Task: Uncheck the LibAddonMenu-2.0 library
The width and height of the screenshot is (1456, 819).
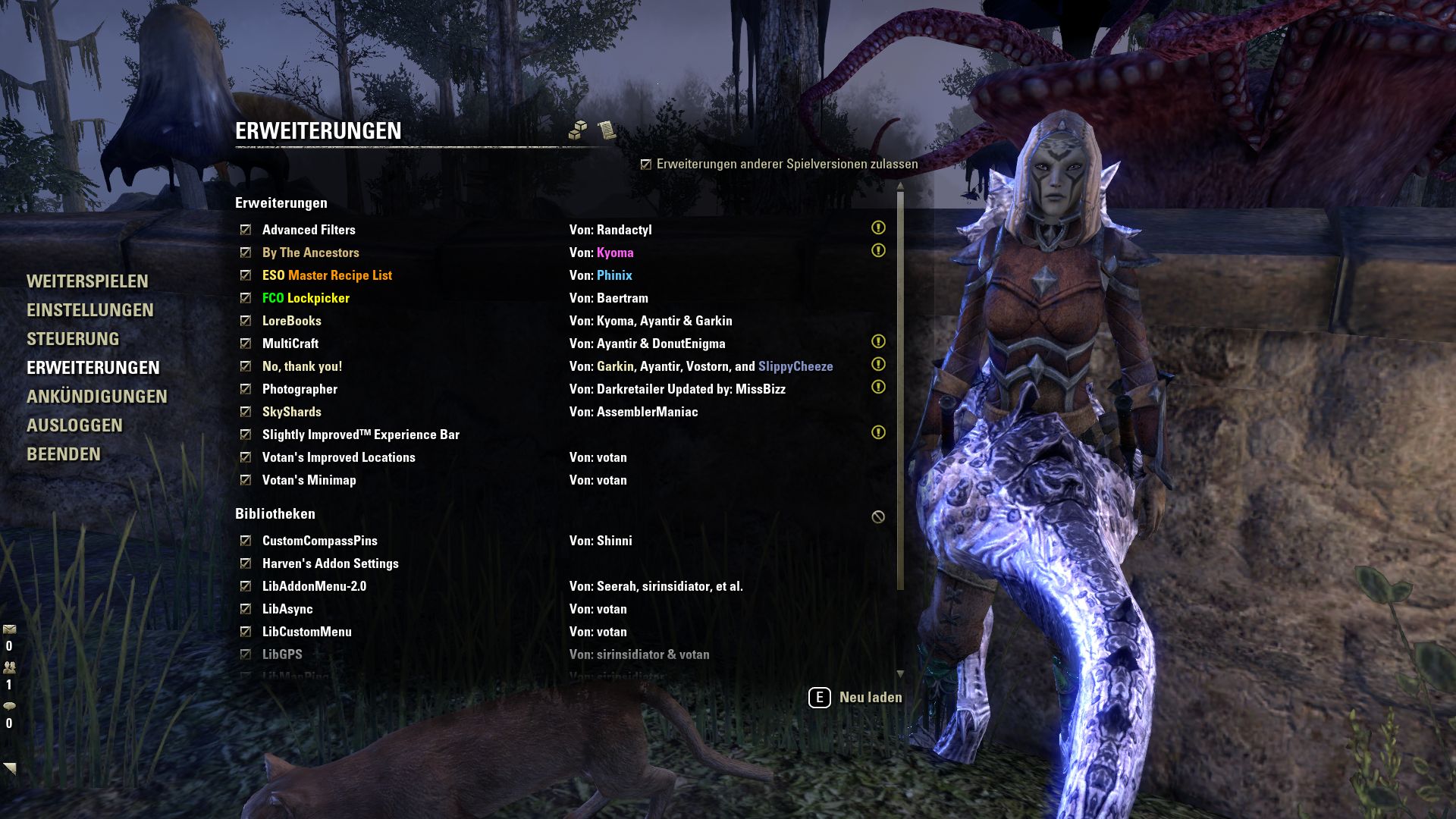Action: coord(245,586)
